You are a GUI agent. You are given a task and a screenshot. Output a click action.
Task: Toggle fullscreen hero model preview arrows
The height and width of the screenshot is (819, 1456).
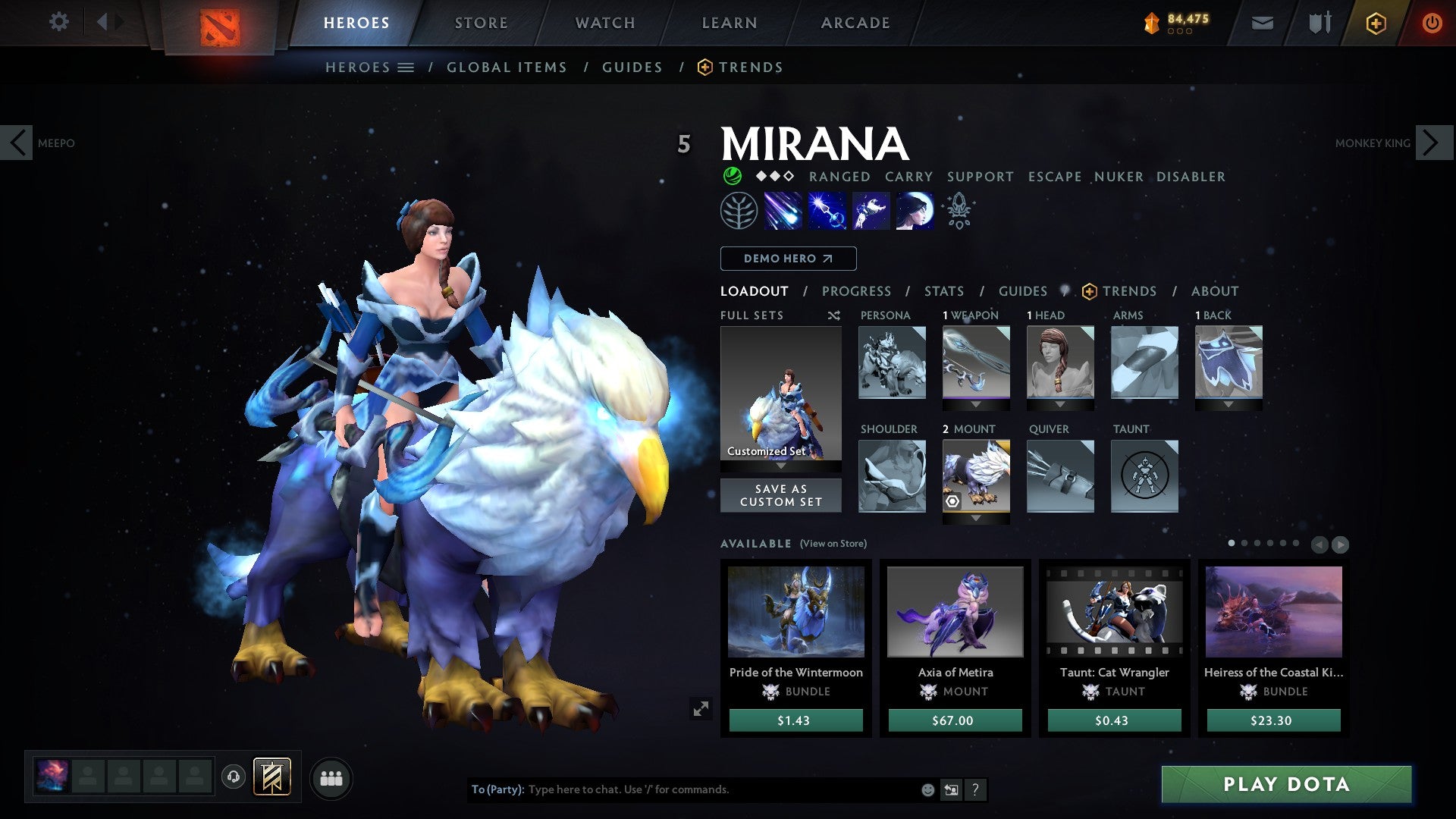click(x=701, y=708)
